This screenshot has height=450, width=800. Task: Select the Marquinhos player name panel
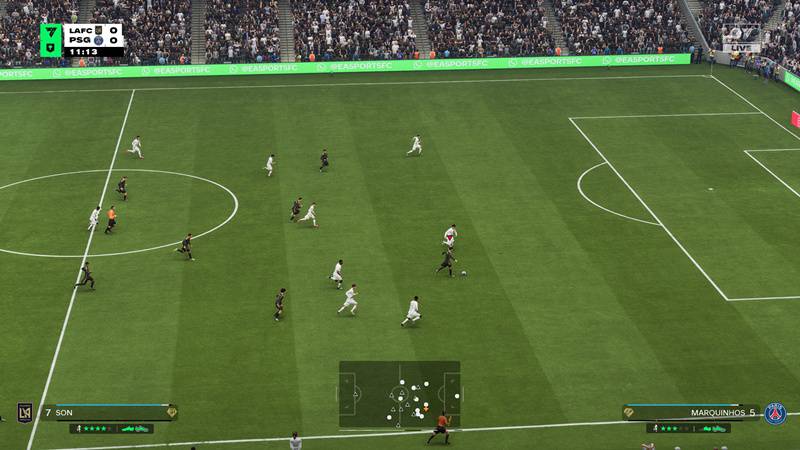pyautogui.click(x=690, y=412)
